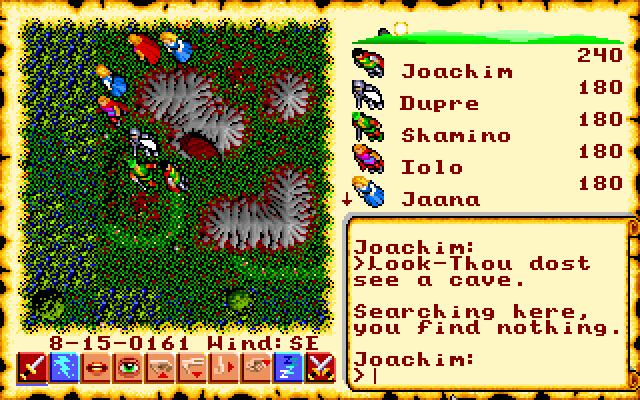Select the Attack sword command icon
Viewport: 640px width, 400px height.
pos(32,370)
